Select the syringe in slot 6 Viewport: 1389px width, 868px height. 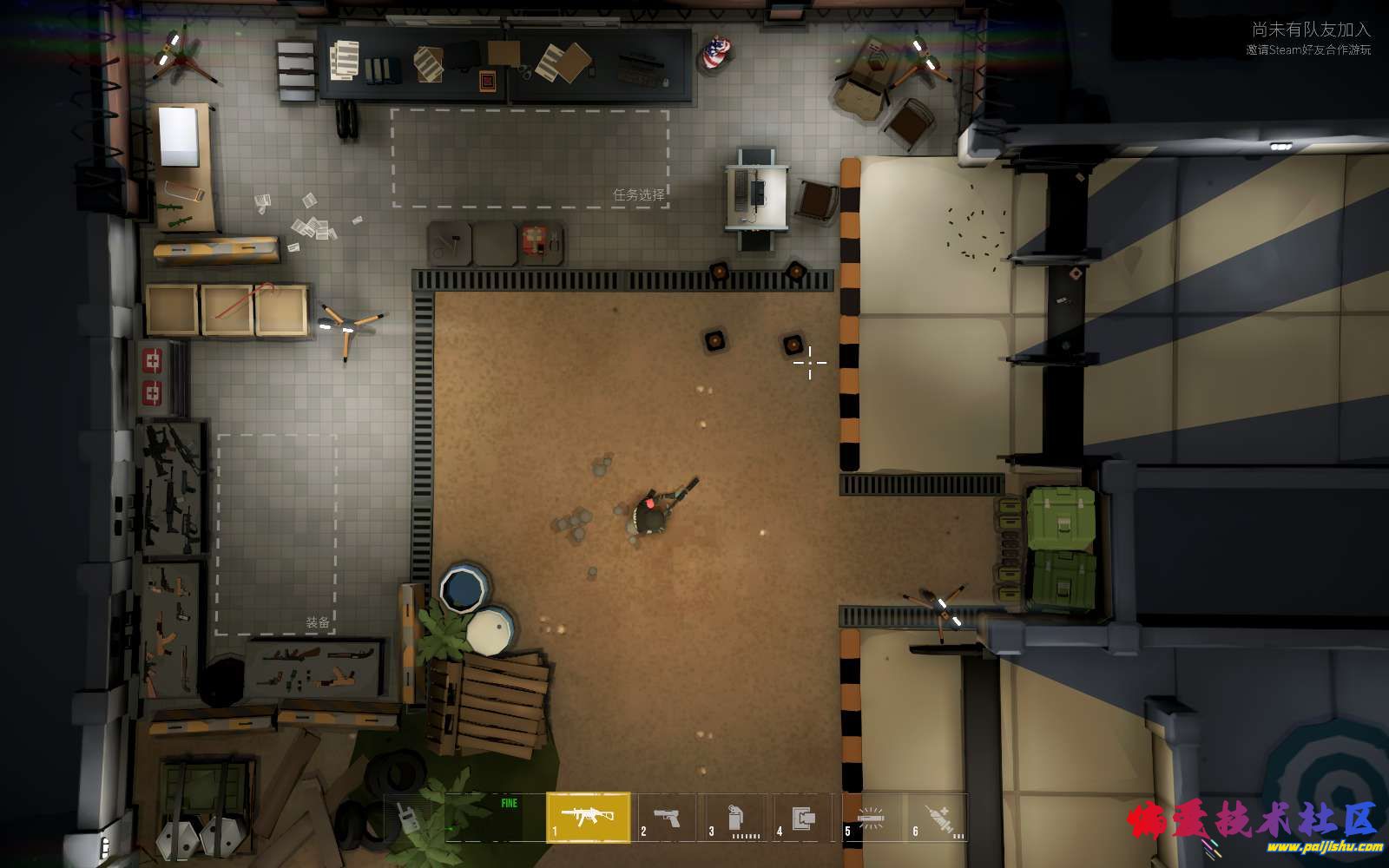(x=938, y=818)
